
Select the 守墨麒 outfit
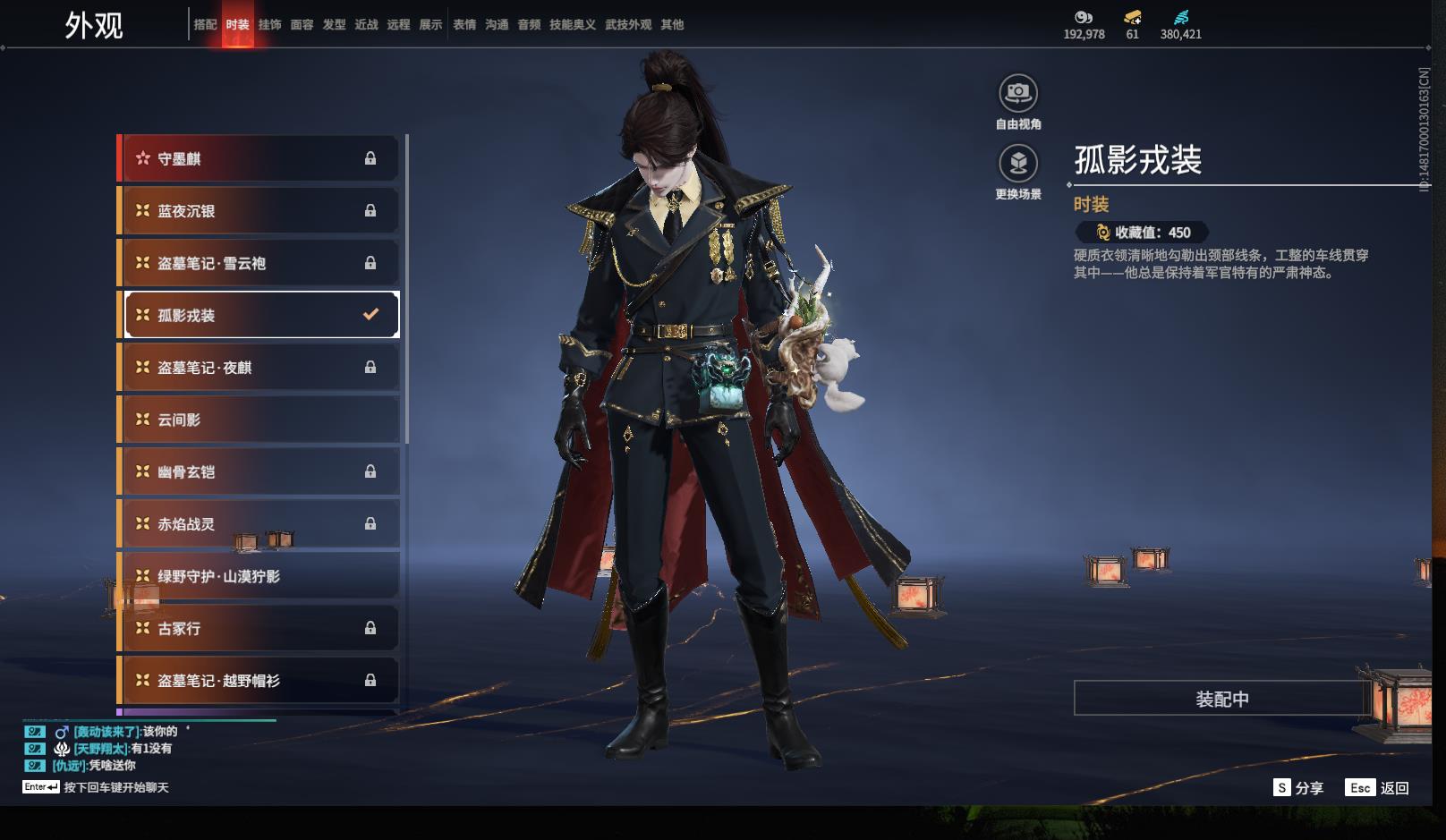pyautogui.click(x=259, y=158)
